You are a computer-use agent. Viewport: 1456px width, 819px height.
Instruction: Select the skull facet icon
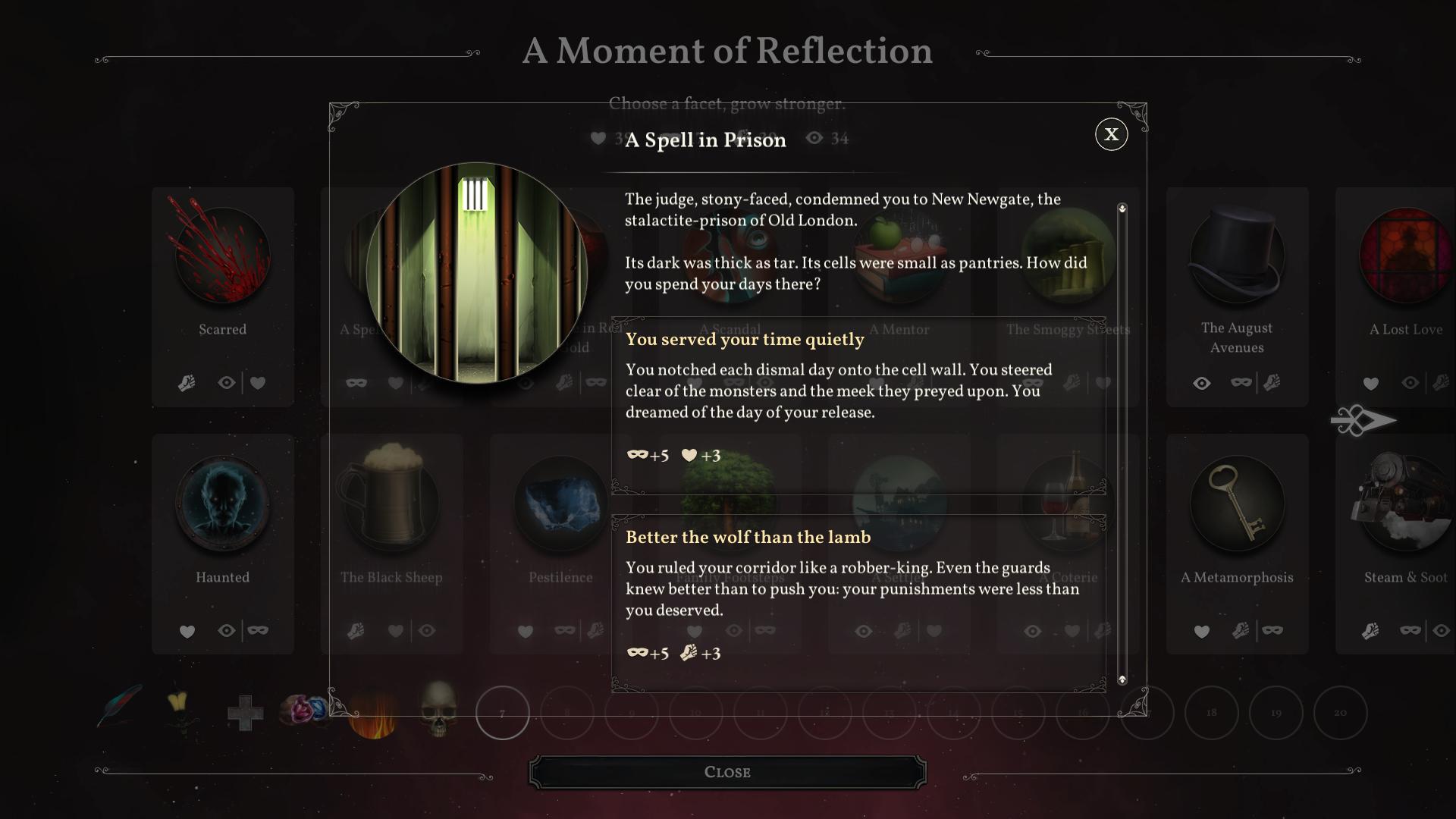(438, 709)
